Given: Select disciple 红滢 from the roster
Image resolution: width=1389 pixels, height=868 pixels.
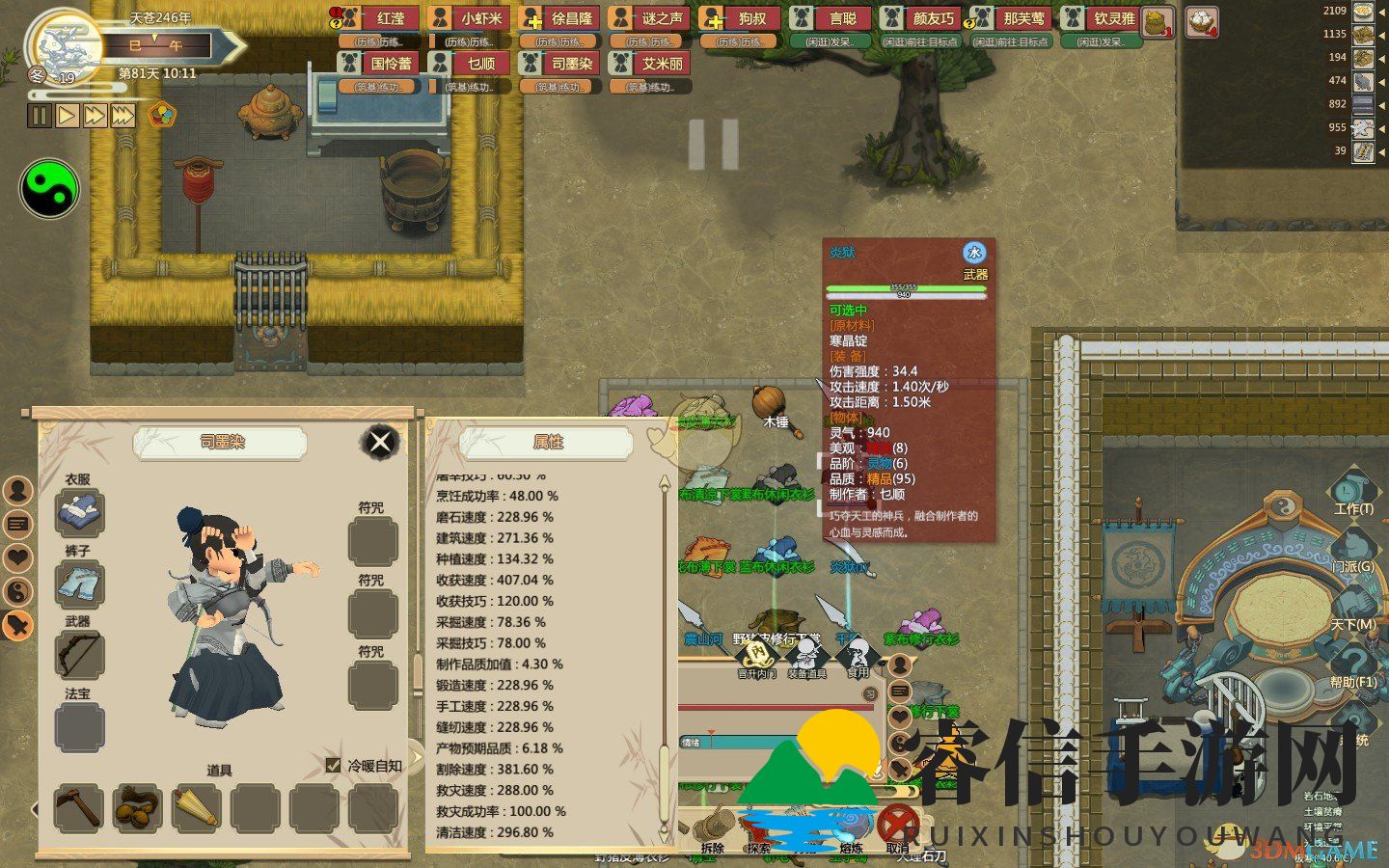Looking at the screenshot, I should pyautogui.click(x=380, y=19).
